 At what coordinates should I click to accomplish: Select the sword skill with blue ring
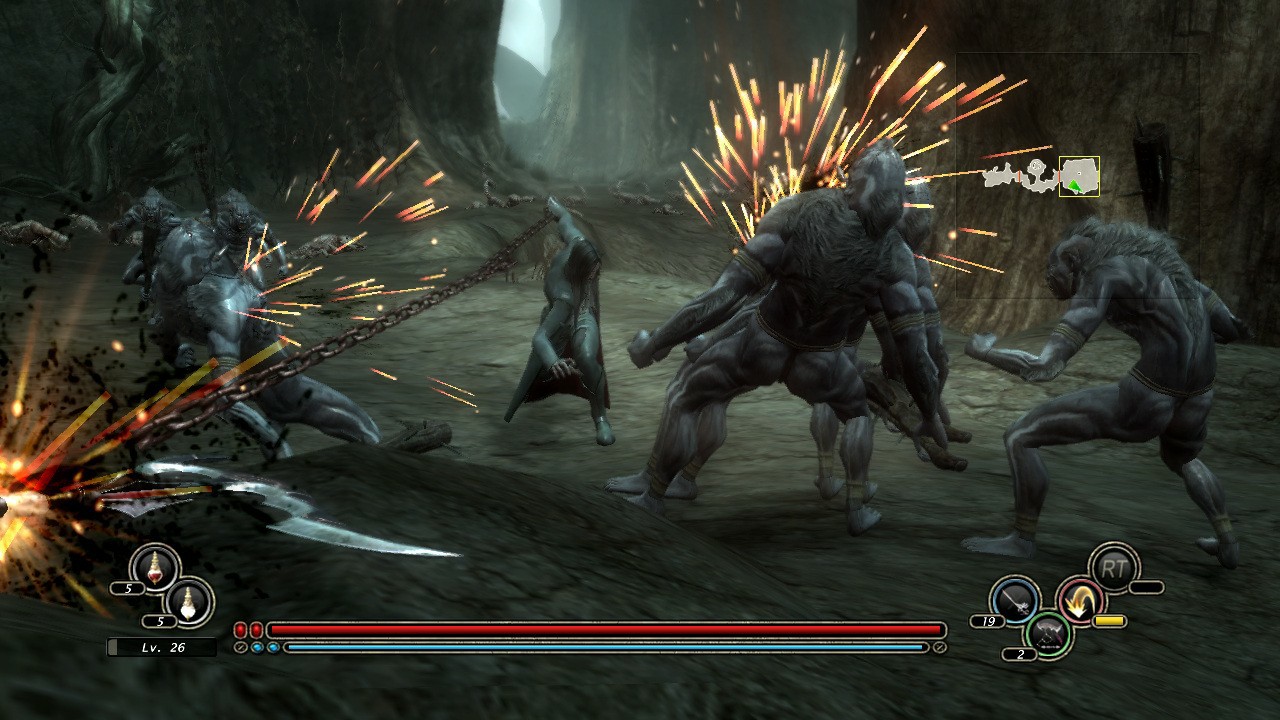pyautogui.click(x=1014, y=600)
